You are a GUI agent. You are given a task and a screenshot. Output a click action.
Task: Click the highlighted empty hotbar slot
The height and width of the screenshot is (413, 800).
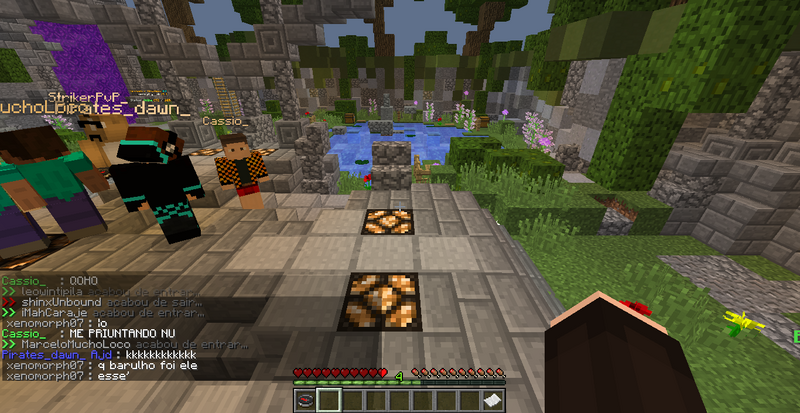pyautogui.click(x=330, y=400)
